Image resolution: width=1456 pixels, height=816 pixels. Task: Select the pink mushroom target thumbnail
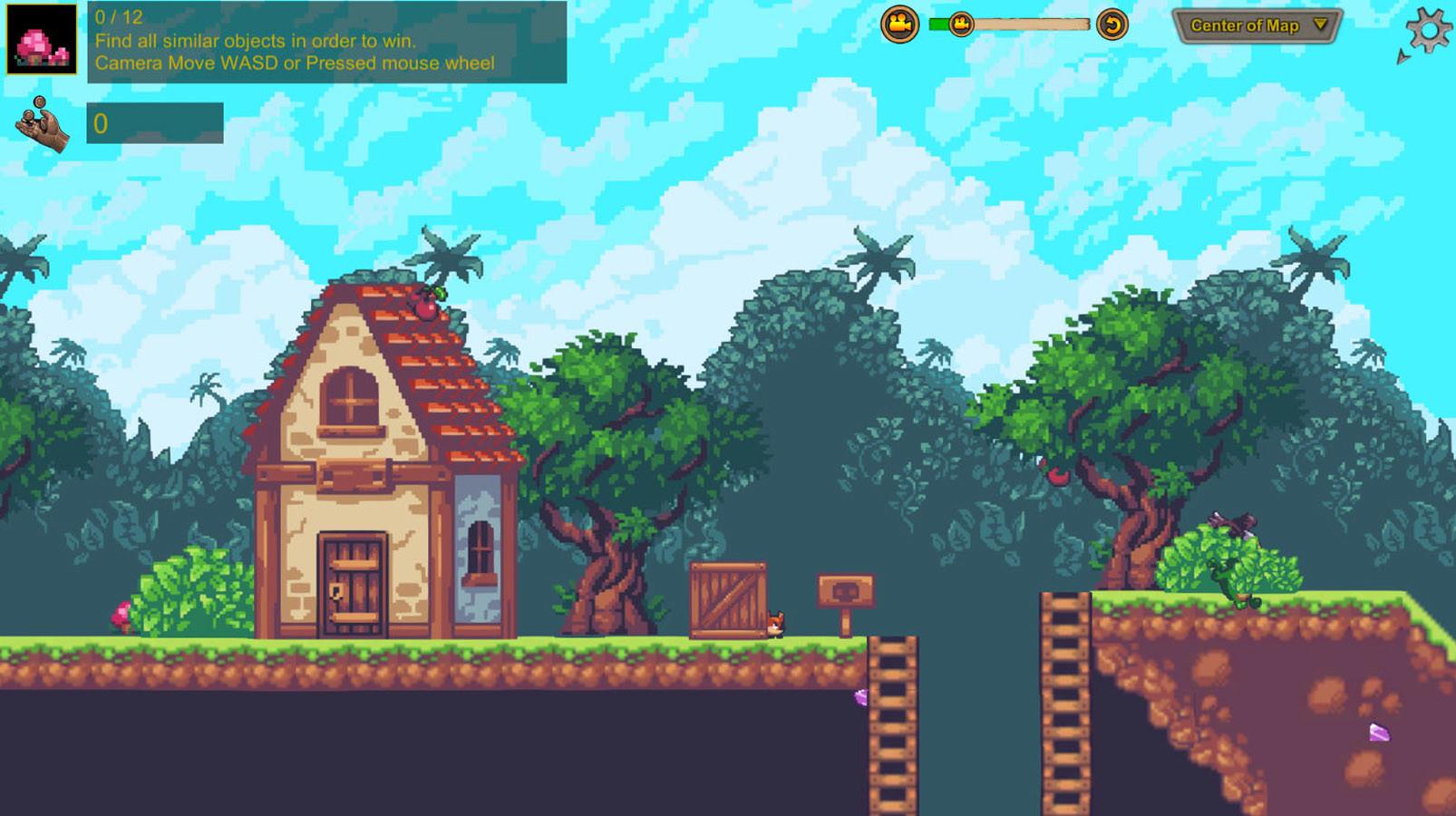click(43, 40)
